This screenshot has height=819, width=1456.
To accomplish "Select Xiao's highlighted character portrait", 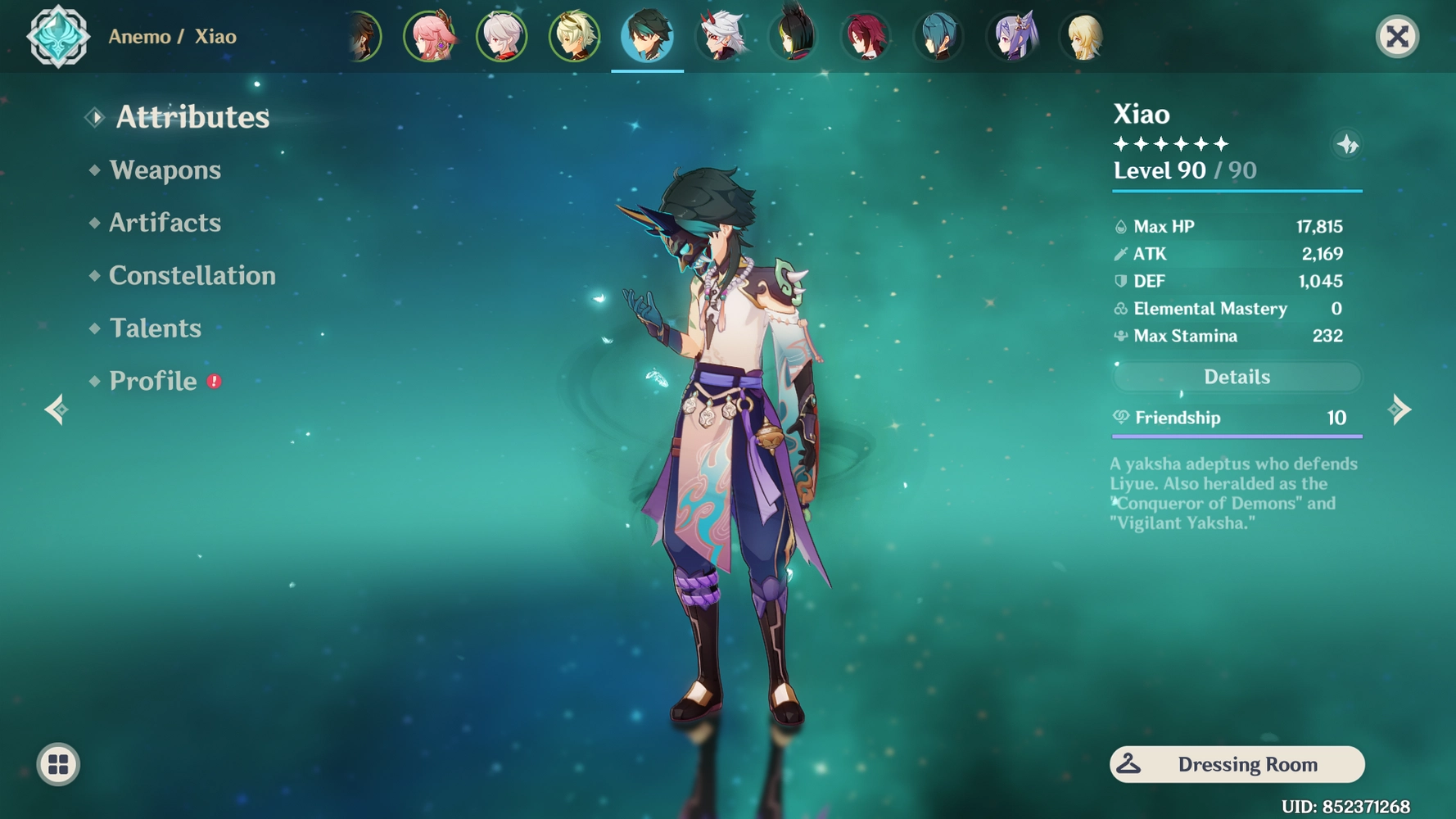I will coord(647,36).
